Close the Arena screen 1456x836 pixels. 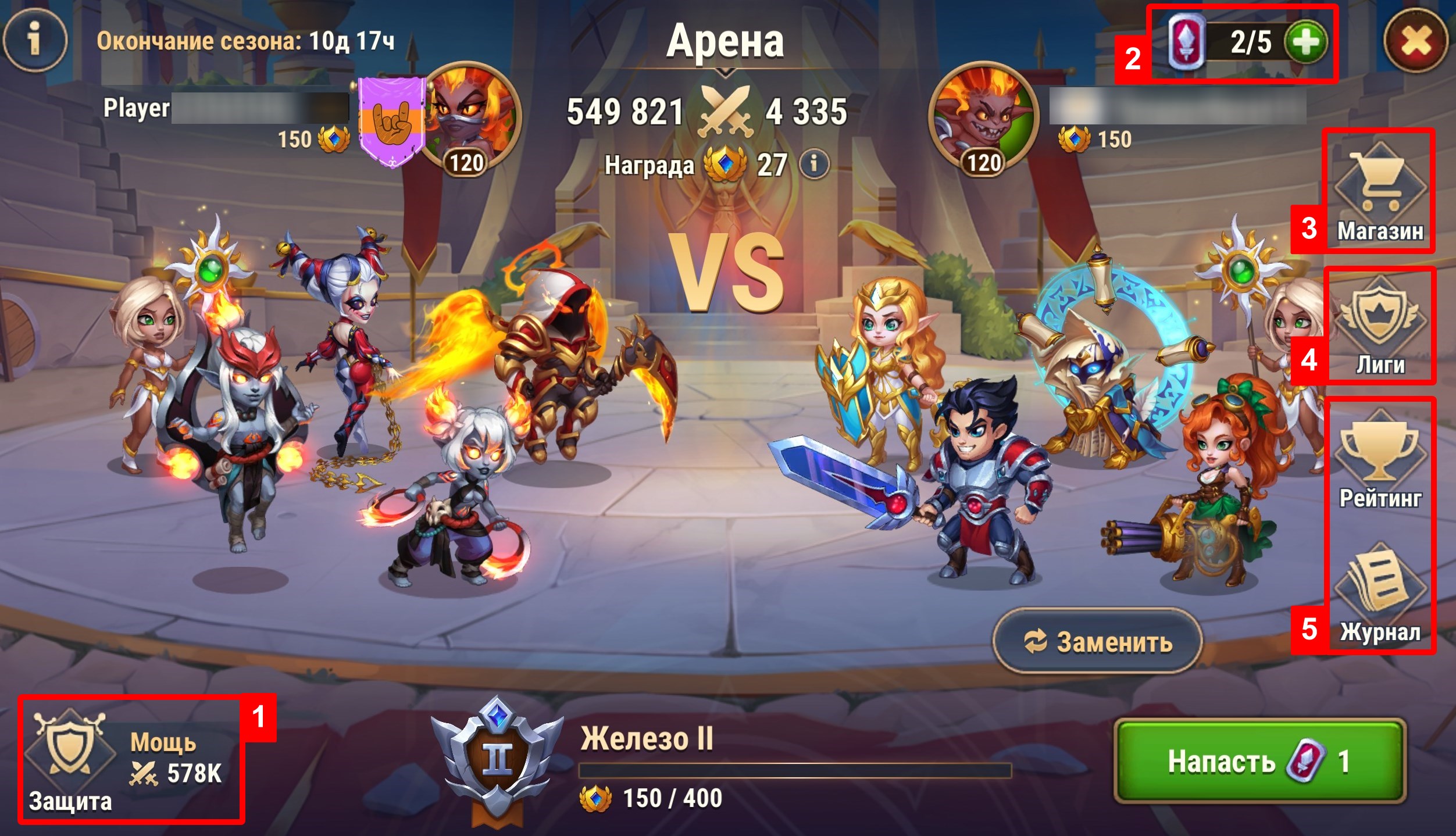tap(1416, 42)
